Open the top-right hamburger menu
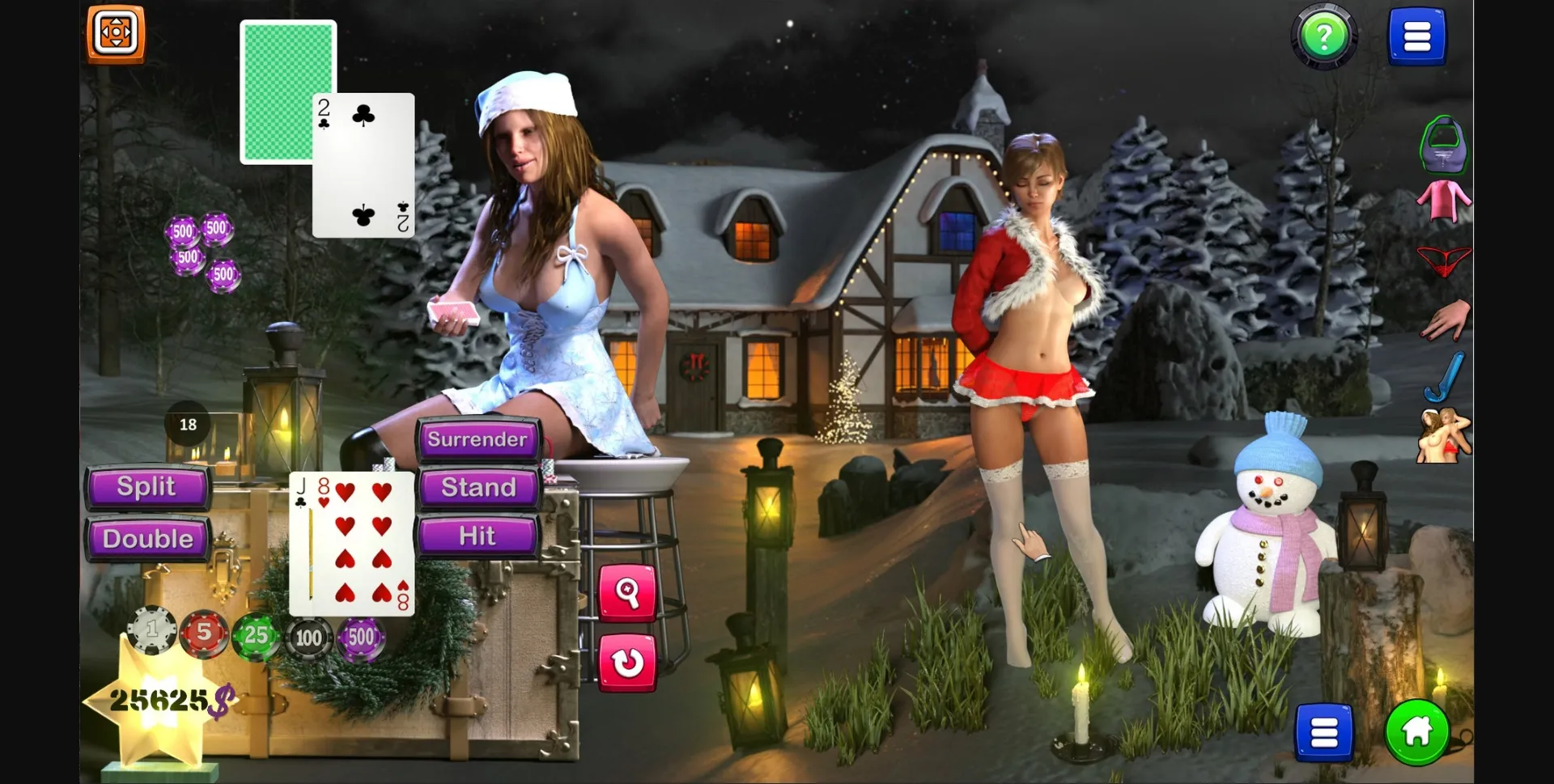The height and width of the screenshot is (784, 1554). (x=1417, y=36)
